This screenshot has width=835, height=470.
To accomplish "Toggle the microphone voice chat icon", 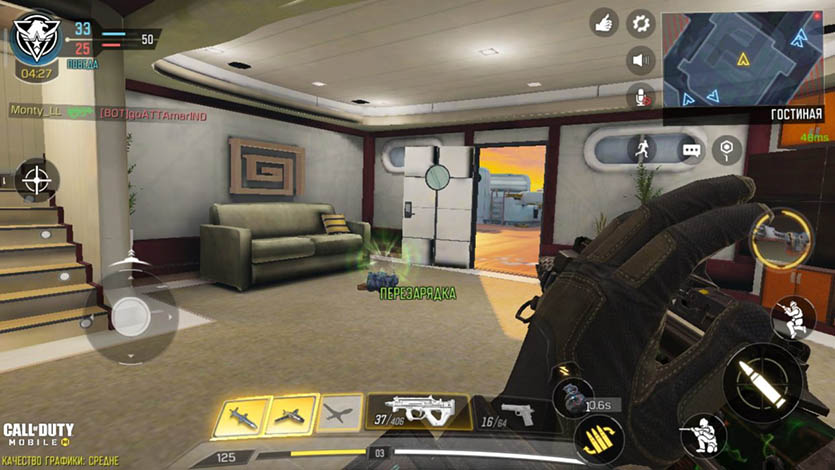I will [x=641, y=96].
